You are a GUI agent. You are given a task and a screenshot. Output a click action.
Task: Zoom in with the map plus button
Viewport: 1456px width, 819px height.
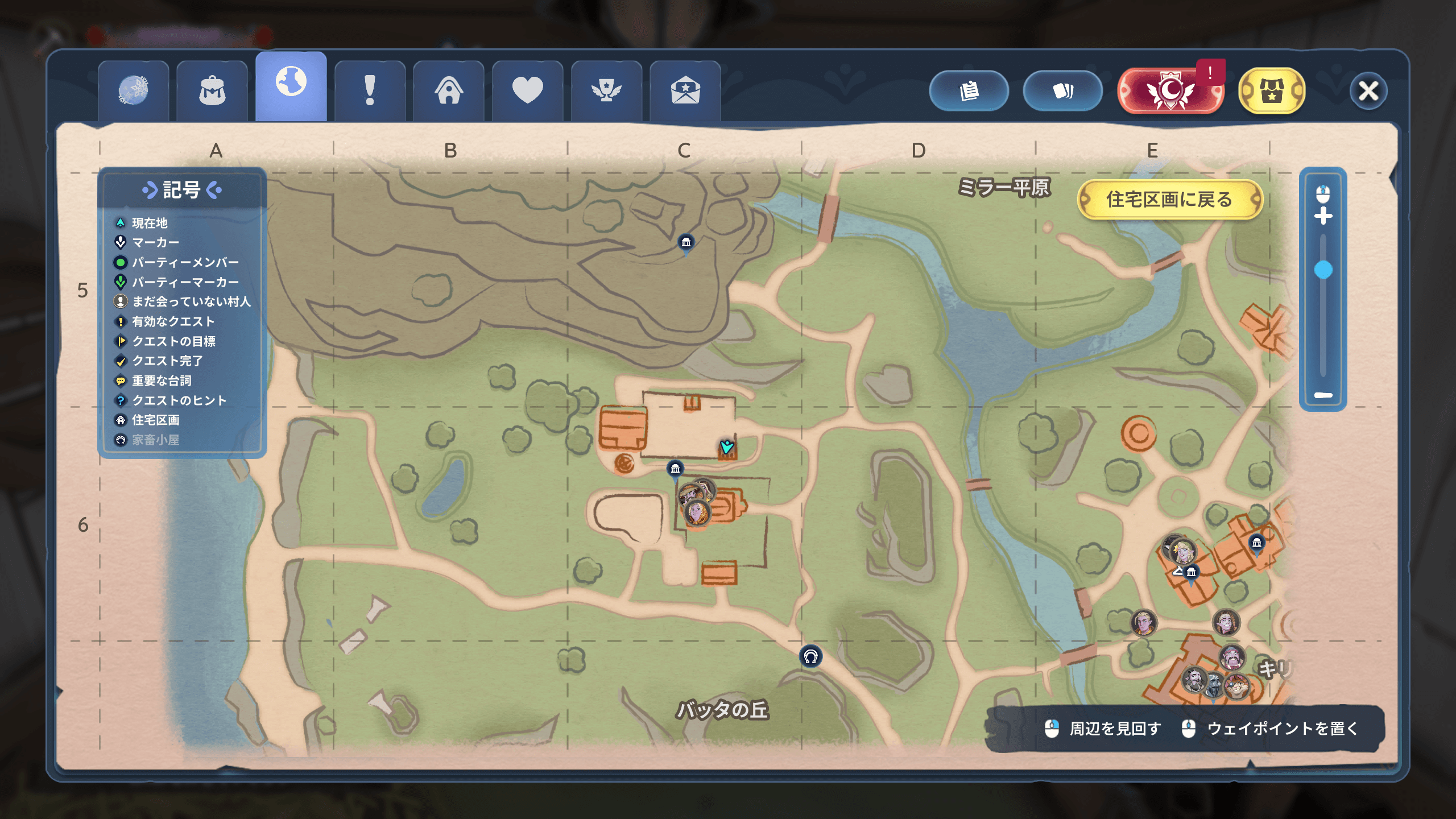[x=1323, y=216]
